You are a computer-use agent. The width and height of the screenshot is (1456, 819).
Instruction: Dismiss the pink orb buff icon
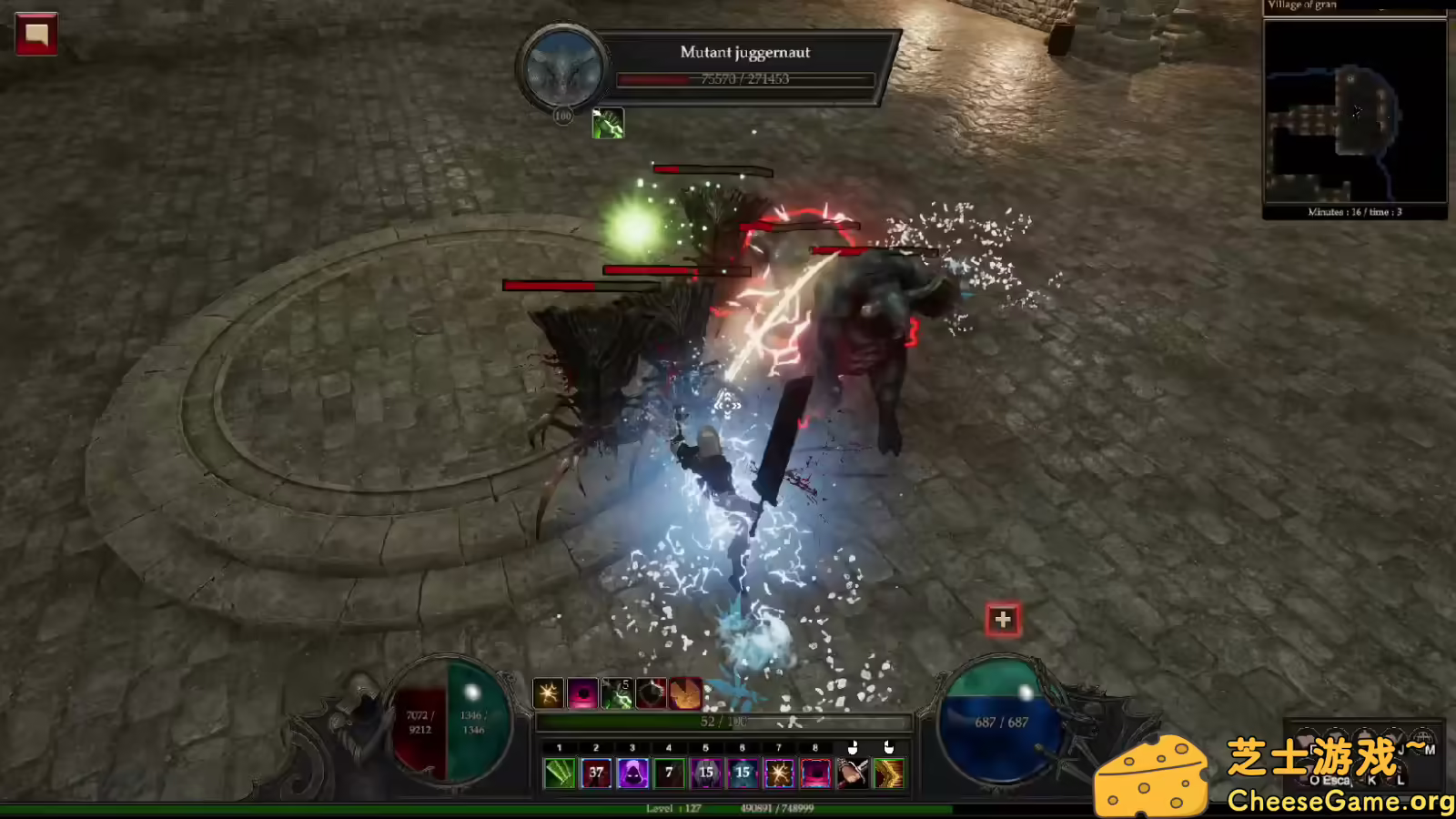(581, 693)
